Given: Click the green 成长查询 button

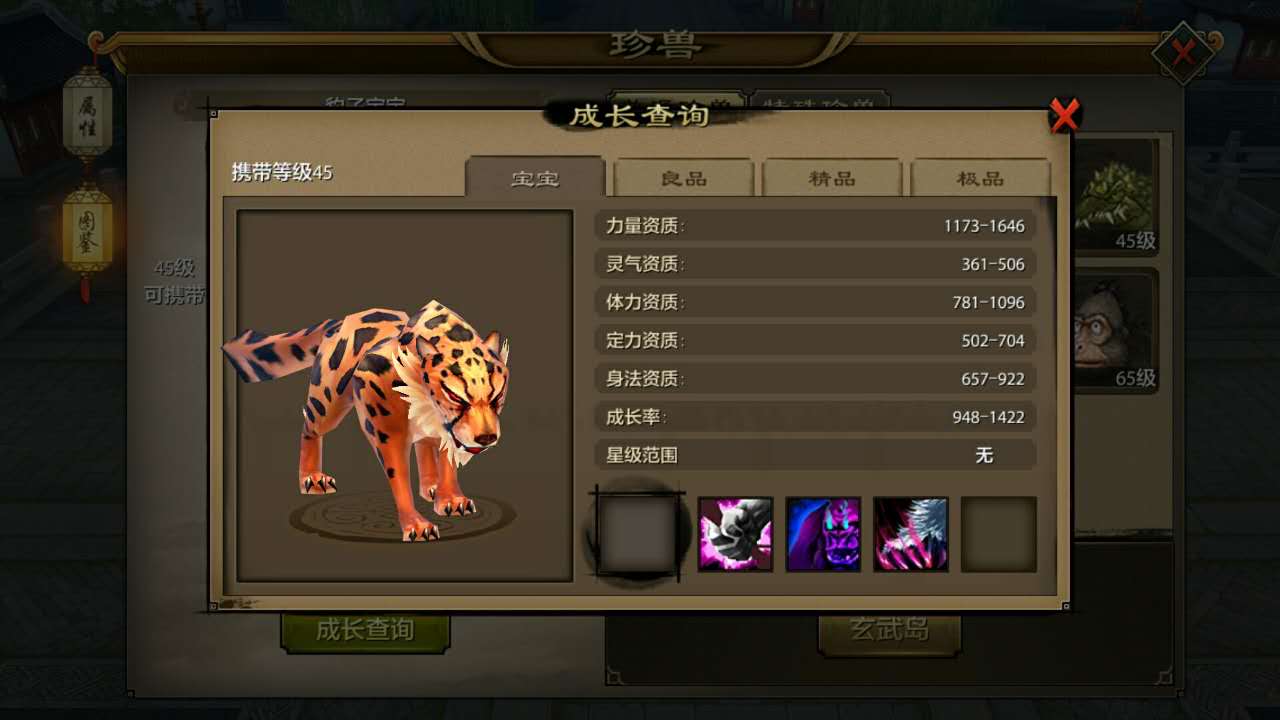Looking at the screenshot, I should click(x=365, y=630).
